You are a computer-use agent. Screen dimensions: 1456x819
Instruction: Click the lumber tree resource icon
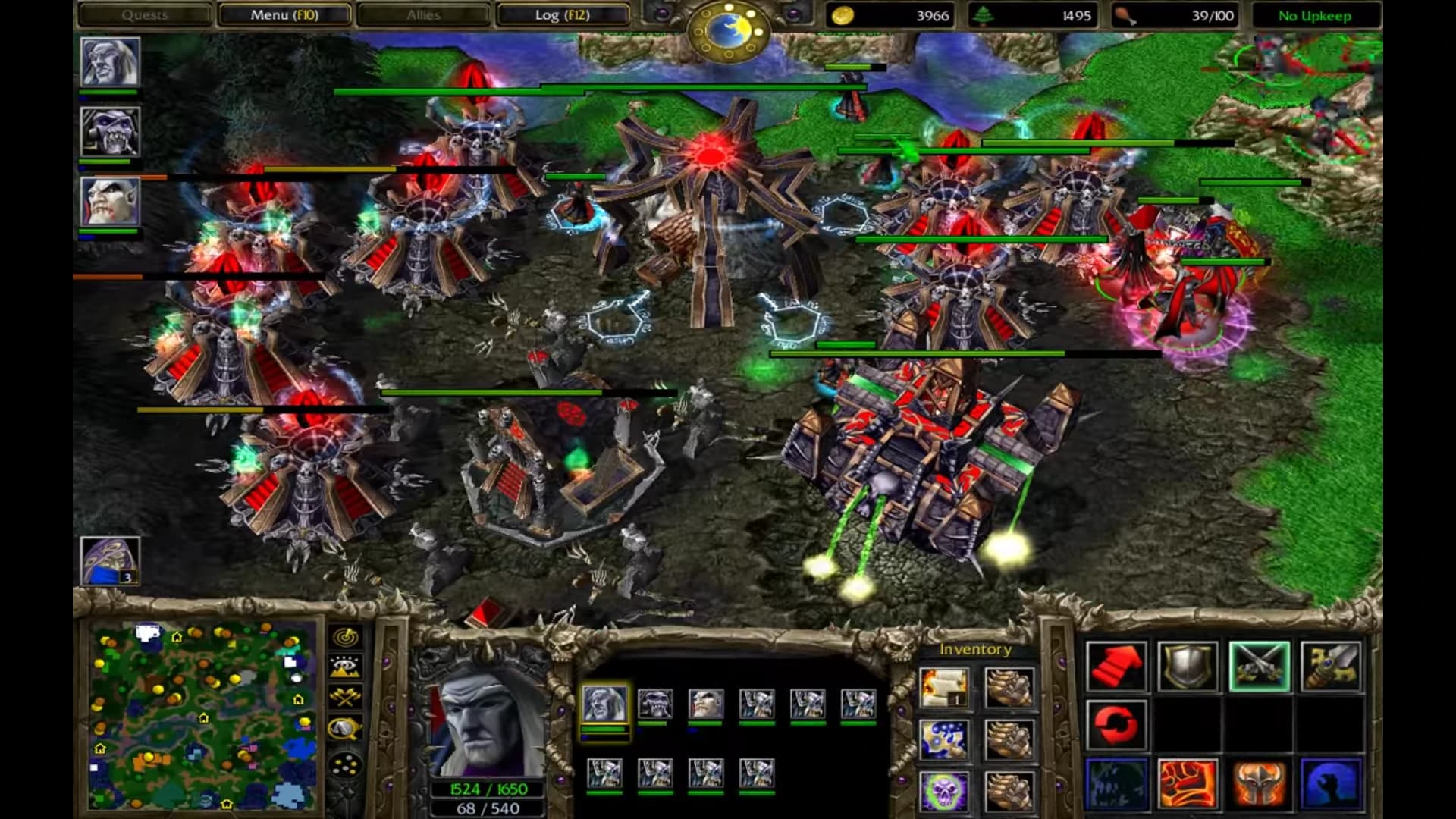click(983, 15)
